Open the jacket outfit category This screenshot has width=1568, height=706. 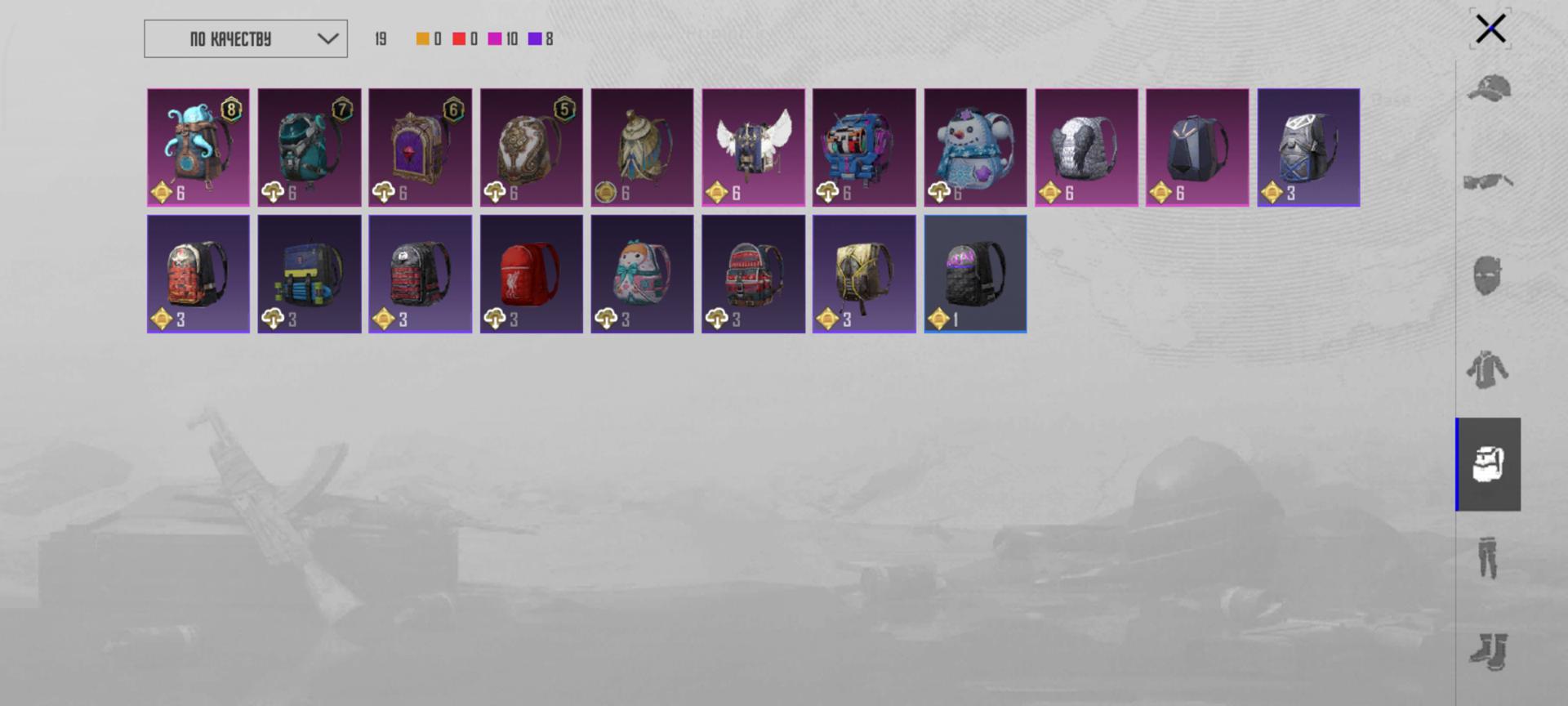(x=1489, y=370)
